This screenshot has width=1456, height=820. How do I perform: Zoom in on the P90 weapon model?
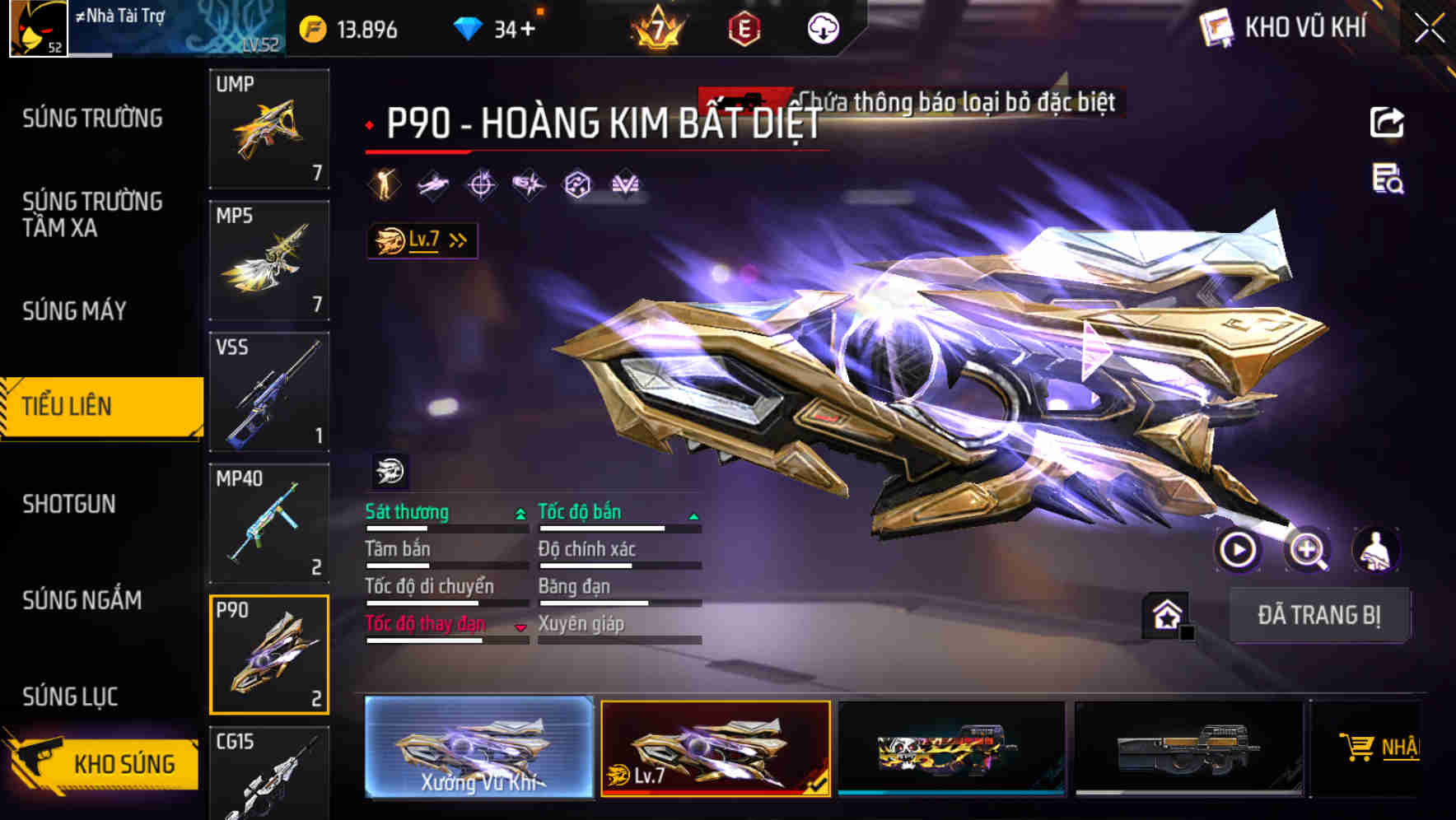1309,551
